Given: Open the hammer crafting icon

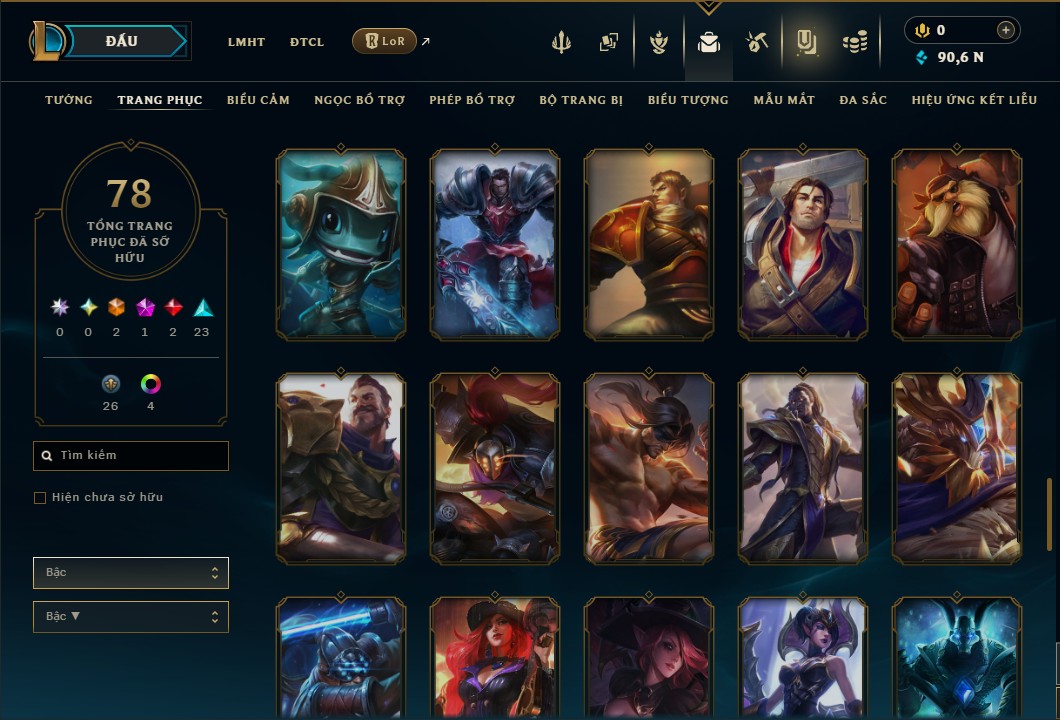Looking at the screenshot, I should coord(756,42).
